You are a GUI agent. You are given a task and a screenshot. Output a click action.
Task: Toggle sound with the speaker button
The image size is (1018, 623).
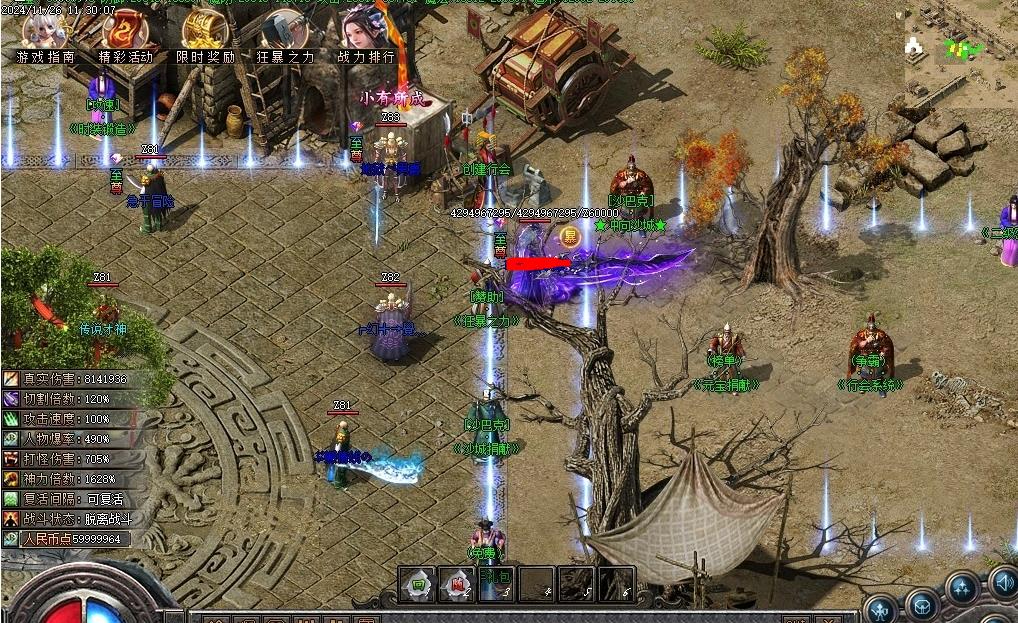point(1003,581)
